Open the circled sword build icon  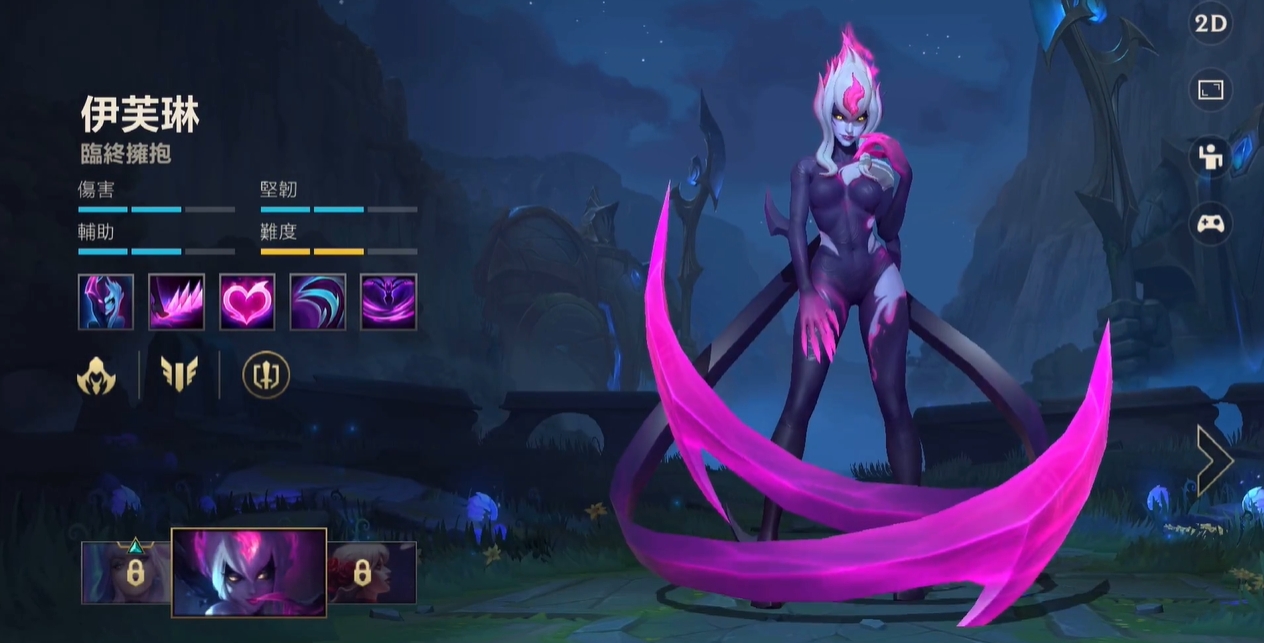pyautogui.click(x=266, y=375)
